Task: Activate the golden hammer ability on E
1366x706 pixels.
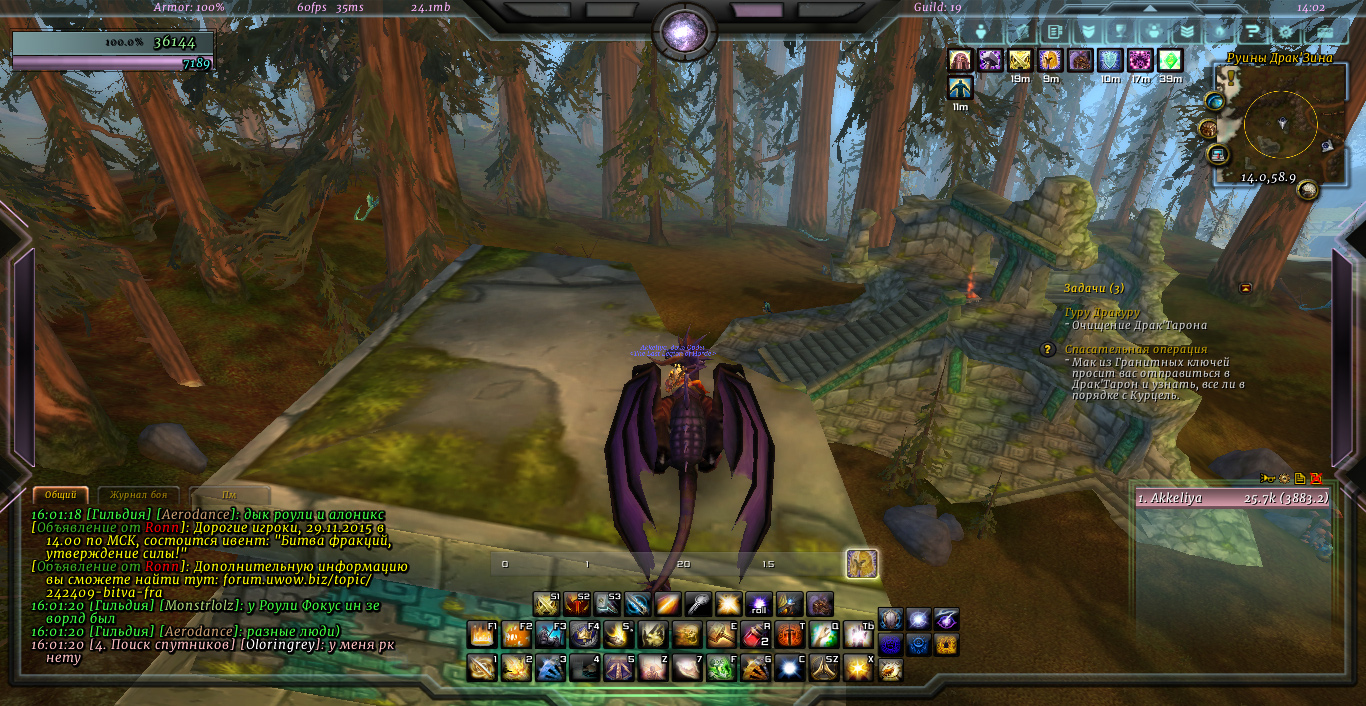Action: click(721, 635)
